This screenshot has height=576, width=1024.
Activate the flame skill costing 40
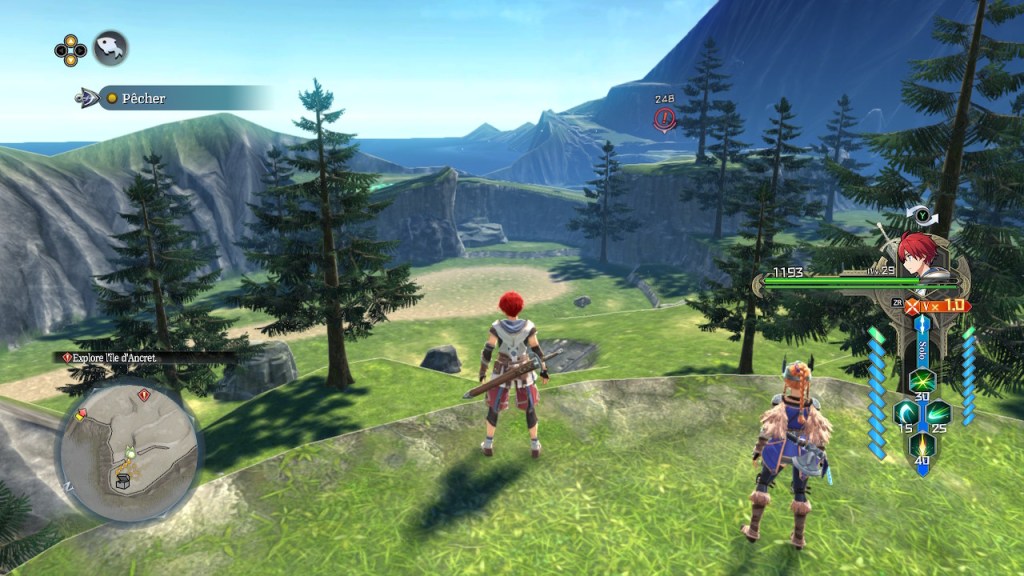click(921, 446)
